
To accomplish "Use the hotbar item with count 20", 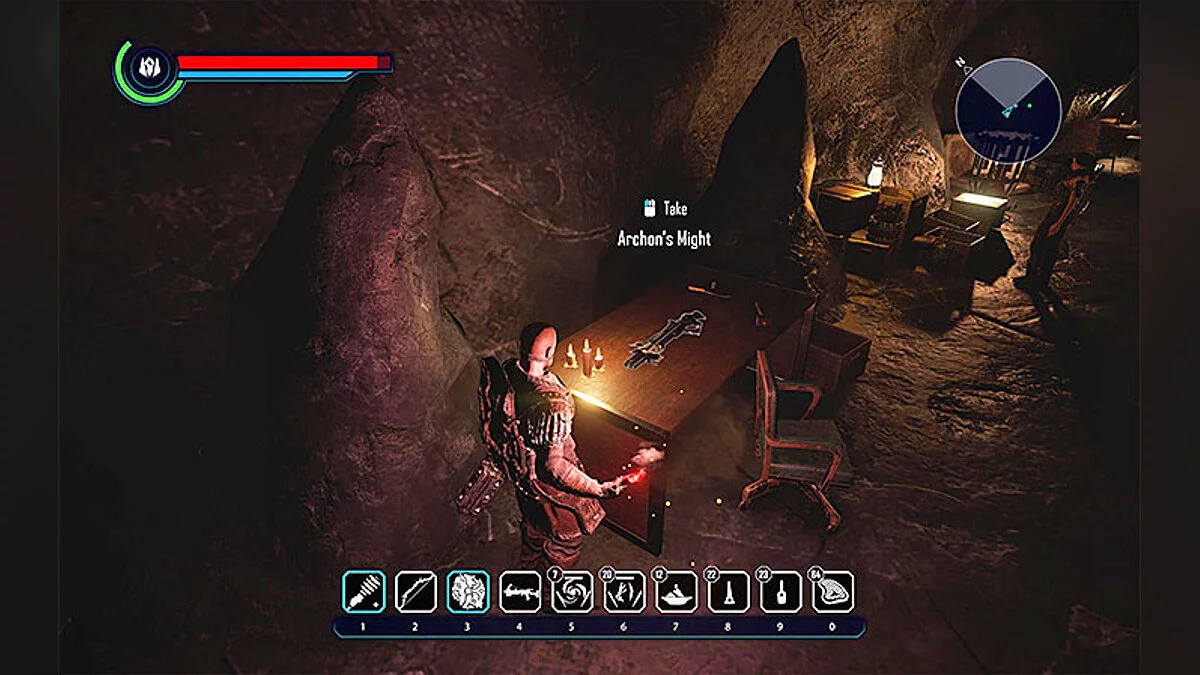I will (x=624, y=592).
